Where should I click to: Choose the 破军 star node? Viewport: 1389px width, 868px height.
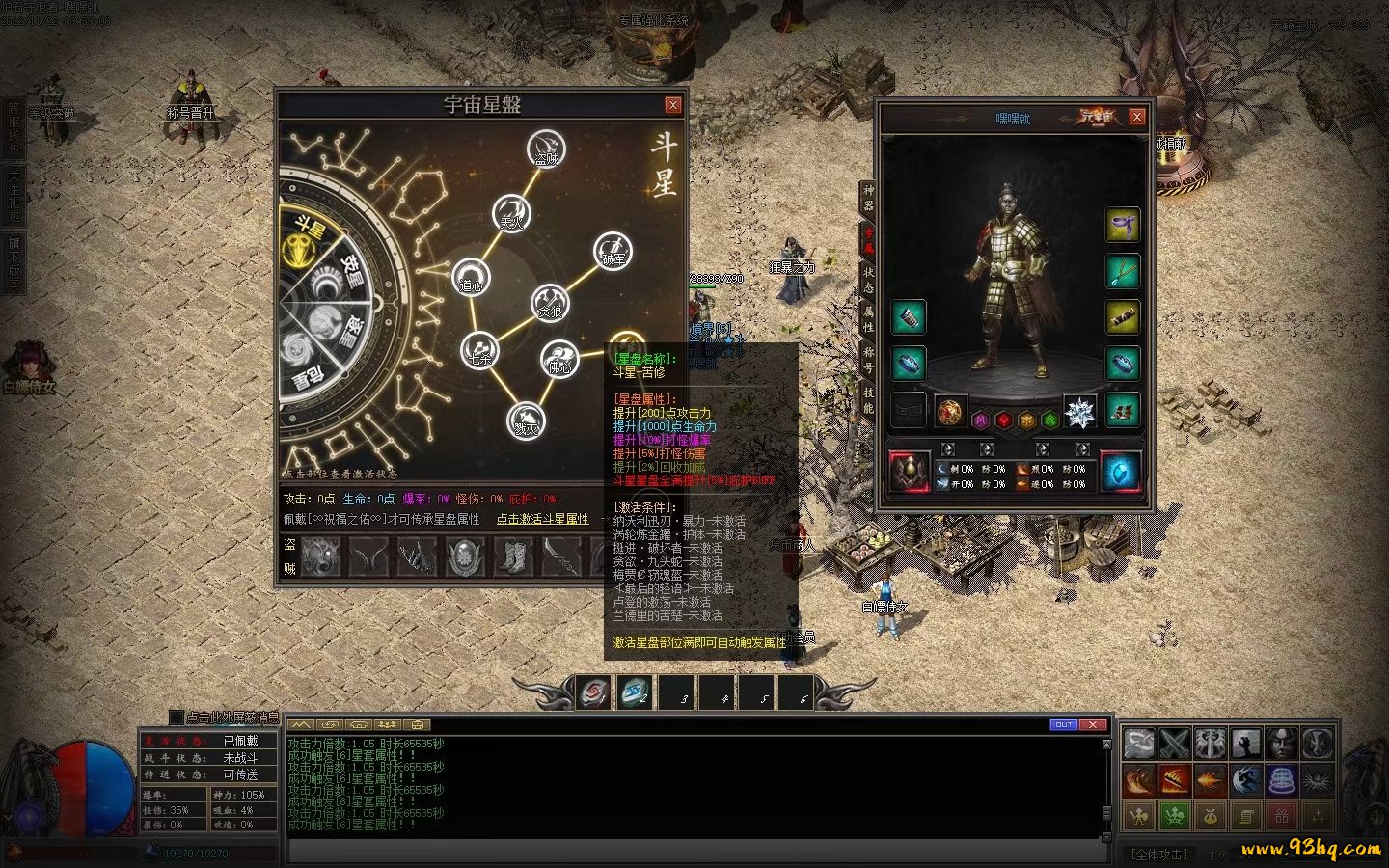tap(613, 251)
